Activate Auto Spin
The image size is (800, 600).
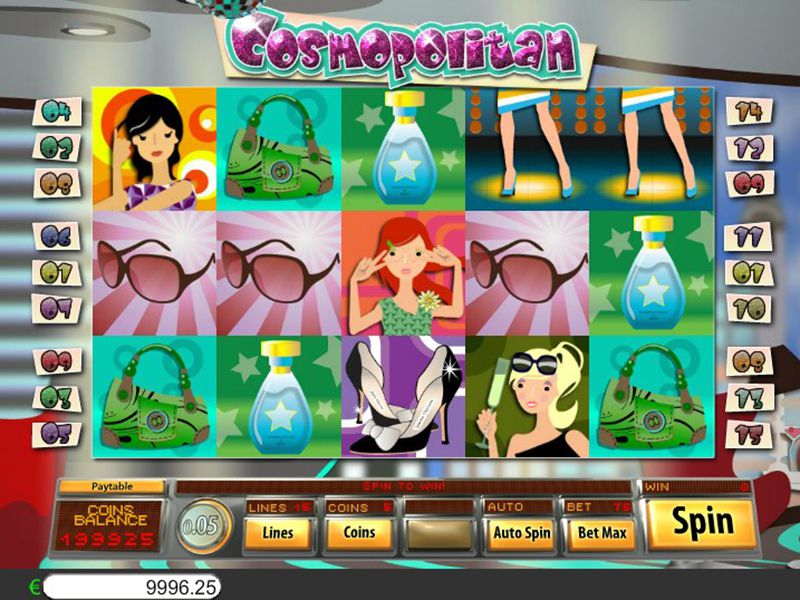[521, 533]
